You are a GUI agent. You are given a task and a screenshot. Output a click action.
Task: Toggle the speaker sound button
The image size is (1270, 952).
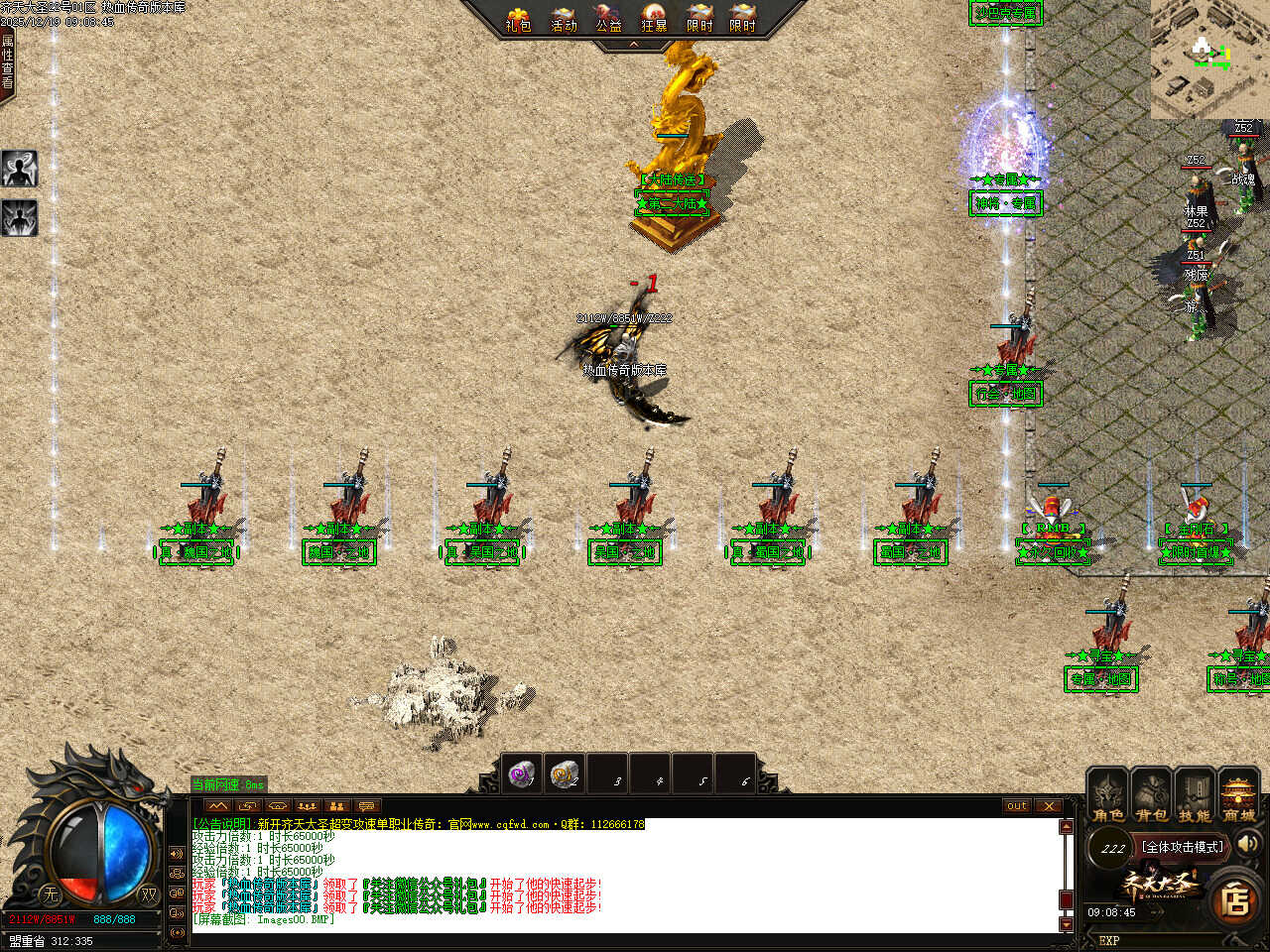pos(1247,844)
